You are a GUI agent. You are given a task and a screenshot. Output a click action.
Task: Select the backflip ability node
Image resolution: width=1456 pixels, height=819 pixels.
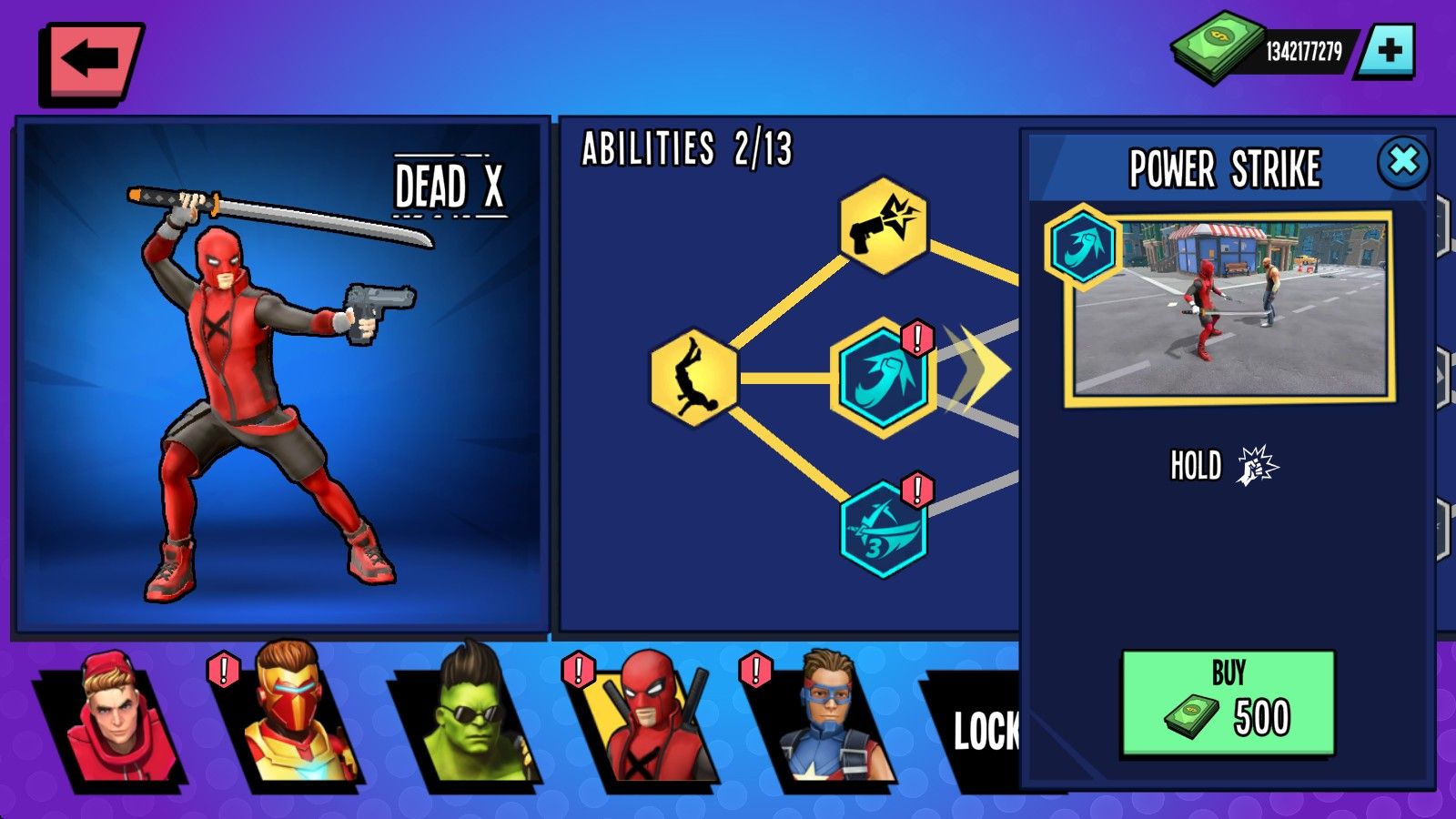[694, 377]
